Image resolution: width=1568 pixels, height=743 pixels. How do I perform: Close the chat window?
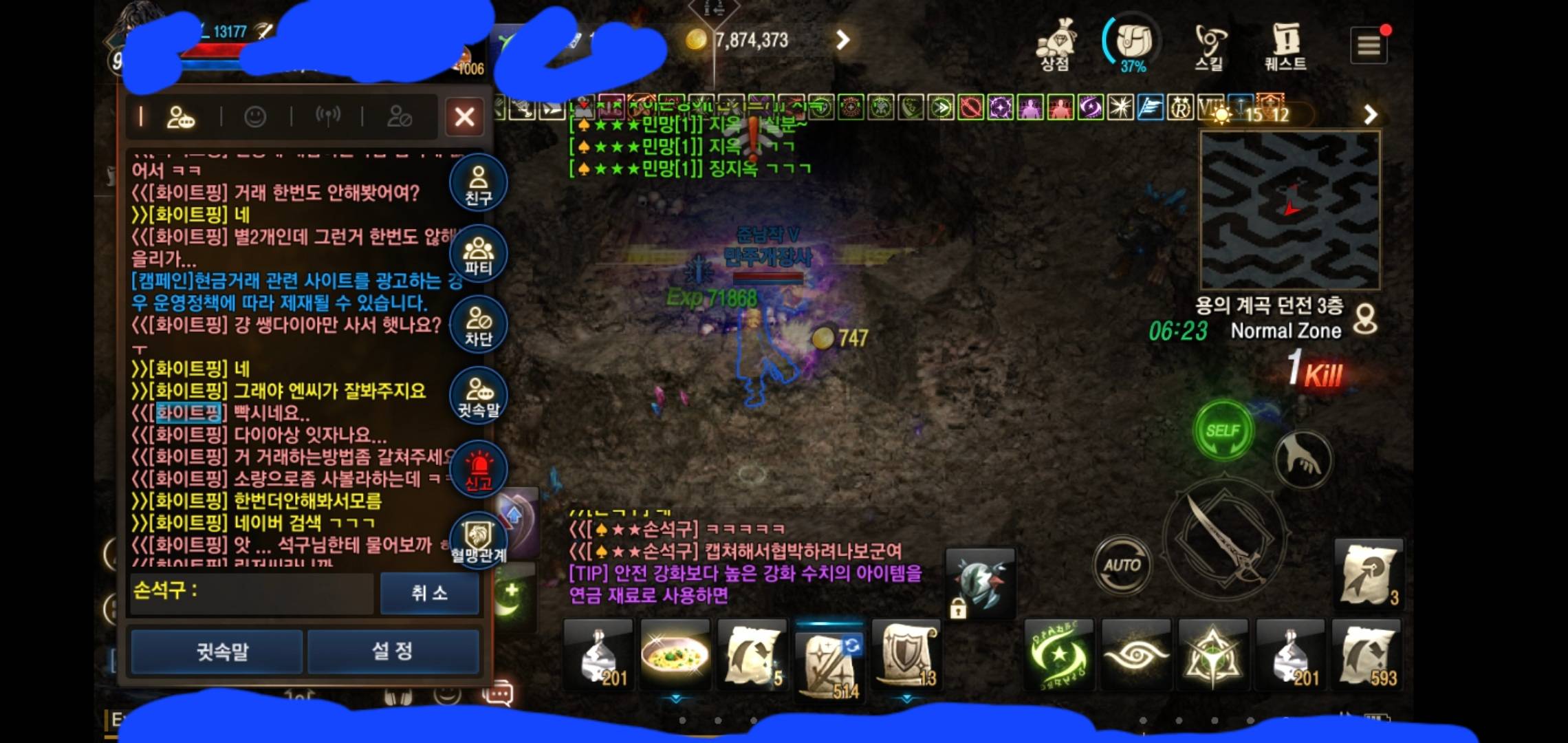click(x=464, y=116)
